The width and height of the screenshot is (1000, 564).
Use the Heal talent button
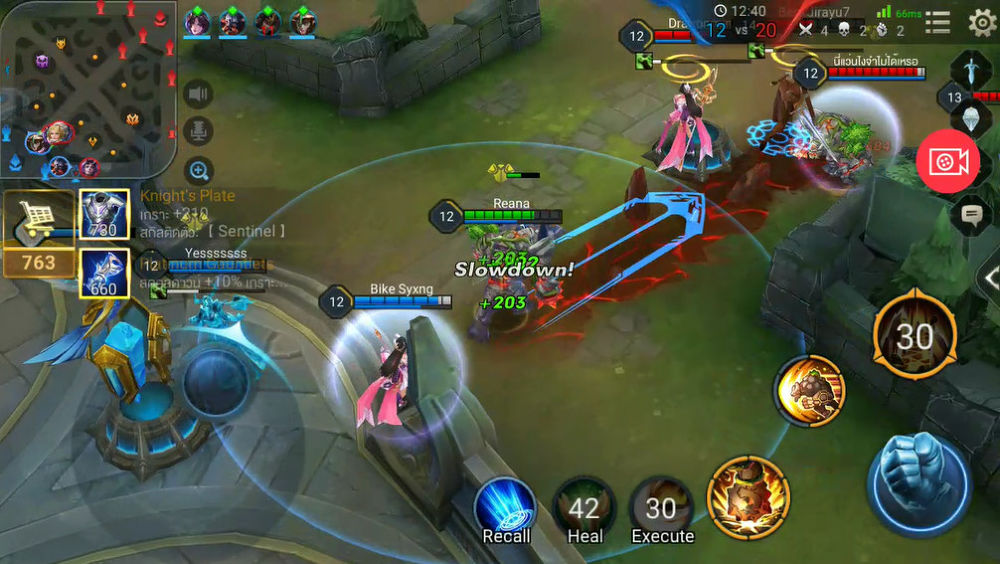[585, 508]
